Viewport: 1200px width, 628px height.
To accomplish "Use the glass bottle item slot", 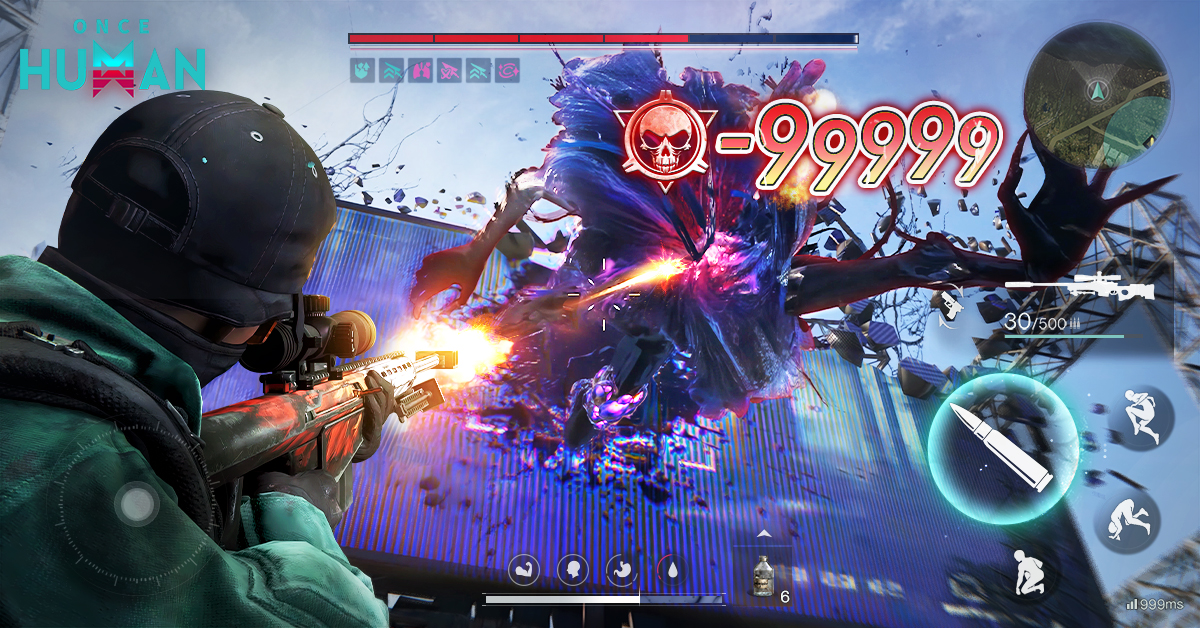I will pos(762,581).
